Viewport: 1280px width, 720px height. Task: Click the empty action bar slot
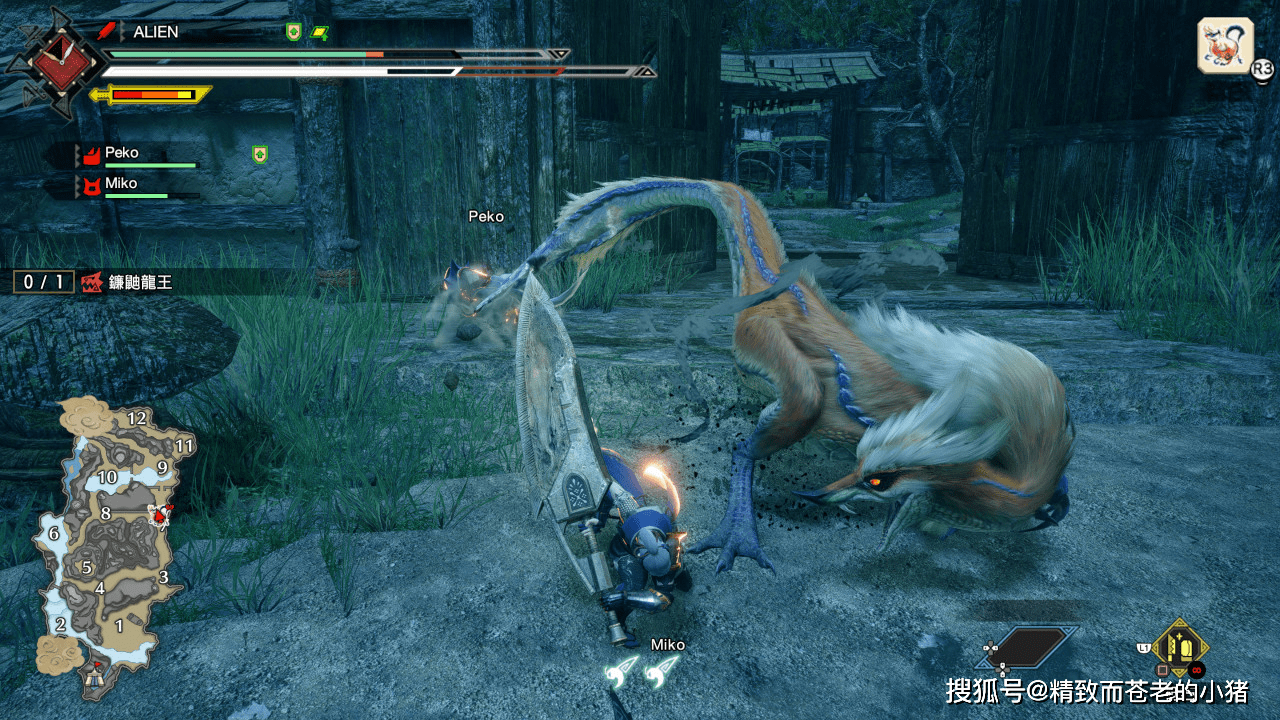pyautogui.click(x=1033, y=647)
